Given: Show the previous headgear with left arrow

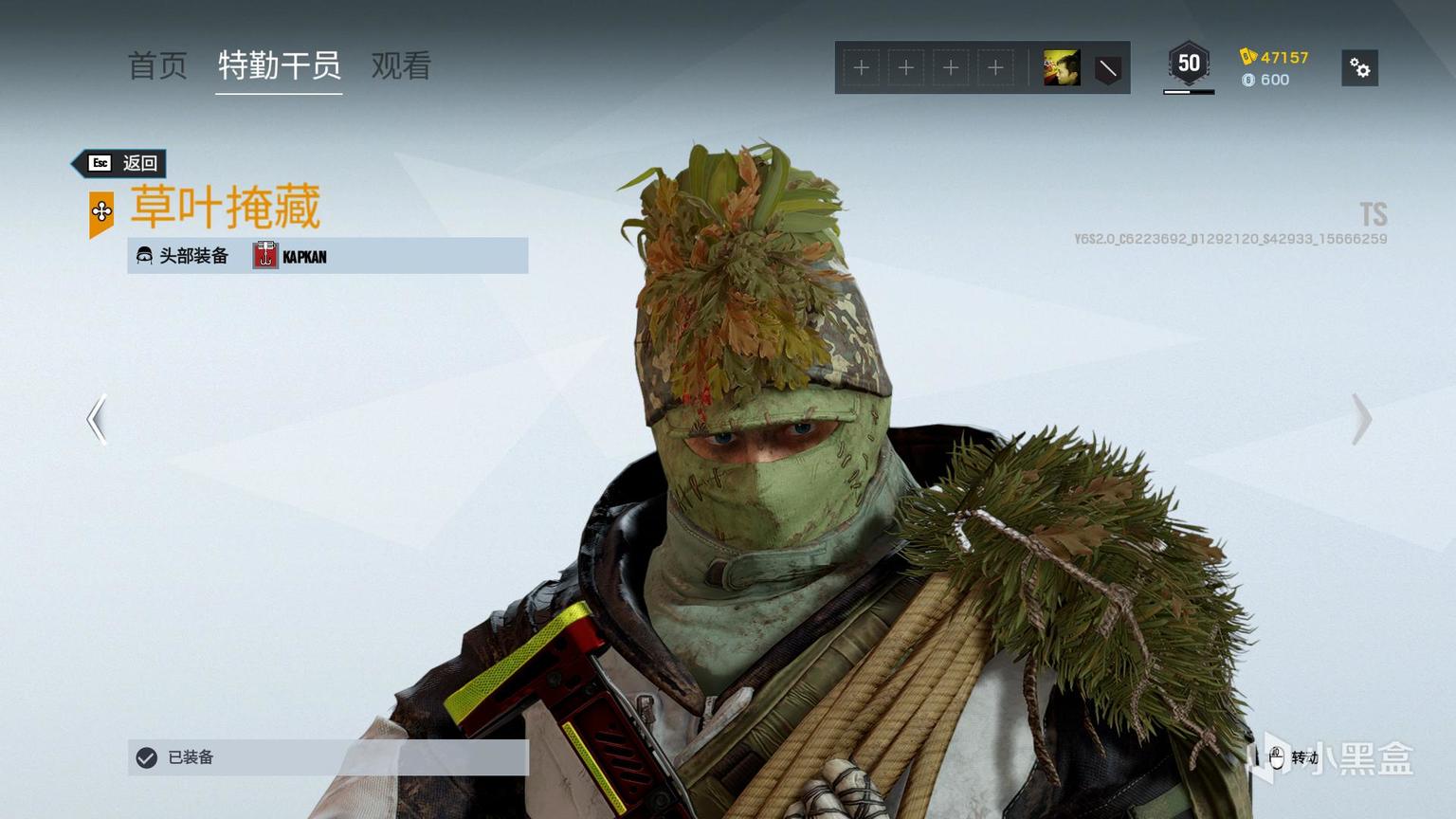Looking at the screenshot, I should click(x=97, y=419).
